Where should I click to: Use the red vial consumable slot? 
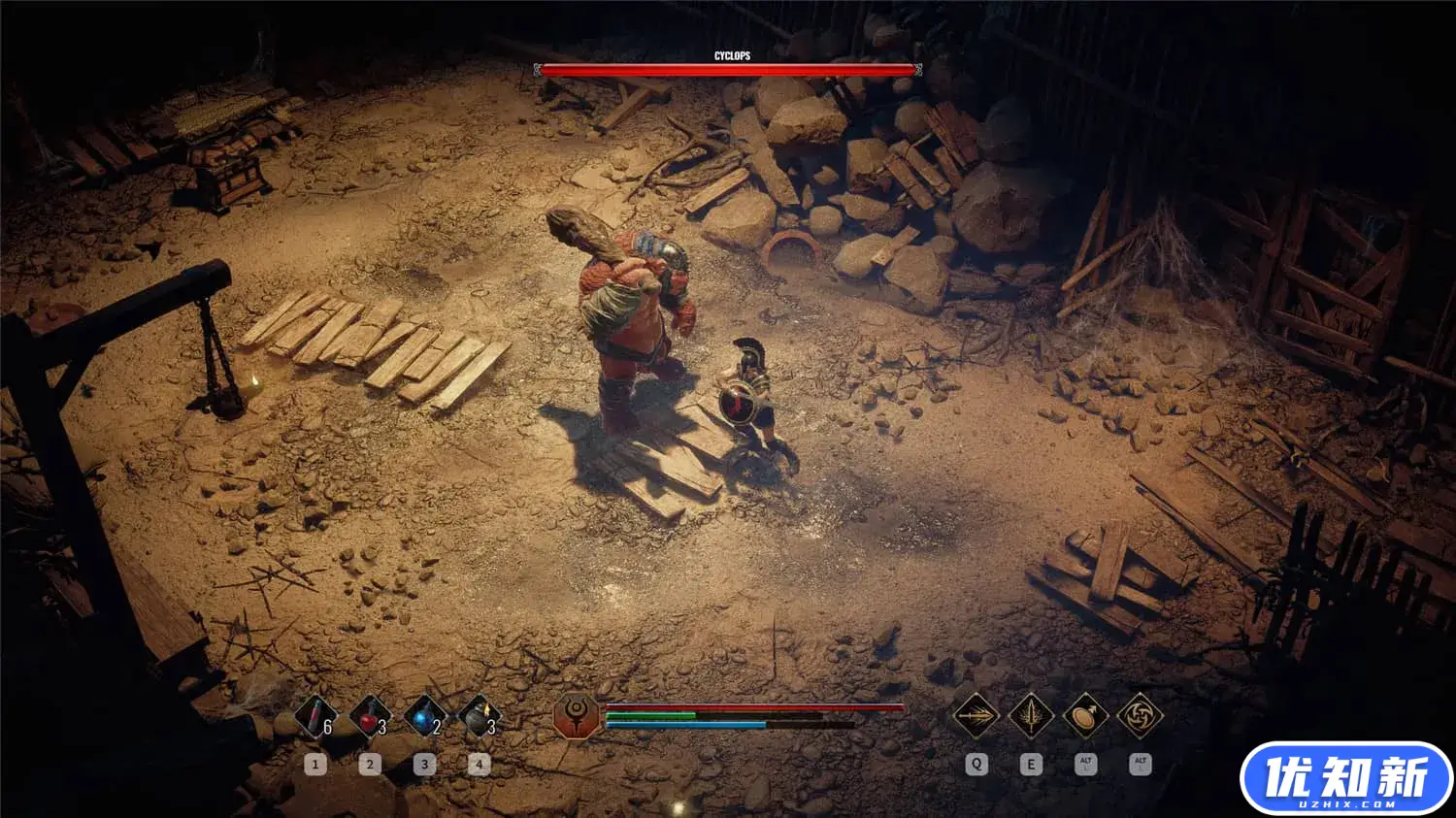(x=314, y=718)
